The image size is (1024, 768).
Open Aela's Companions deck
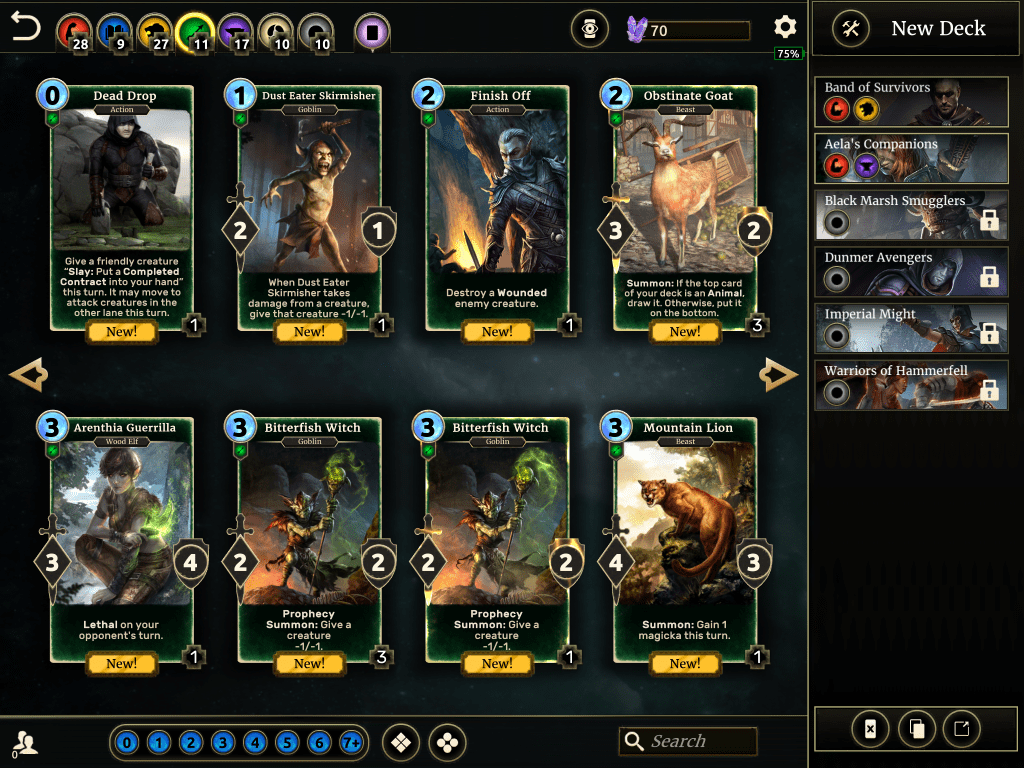pos(911,155)
